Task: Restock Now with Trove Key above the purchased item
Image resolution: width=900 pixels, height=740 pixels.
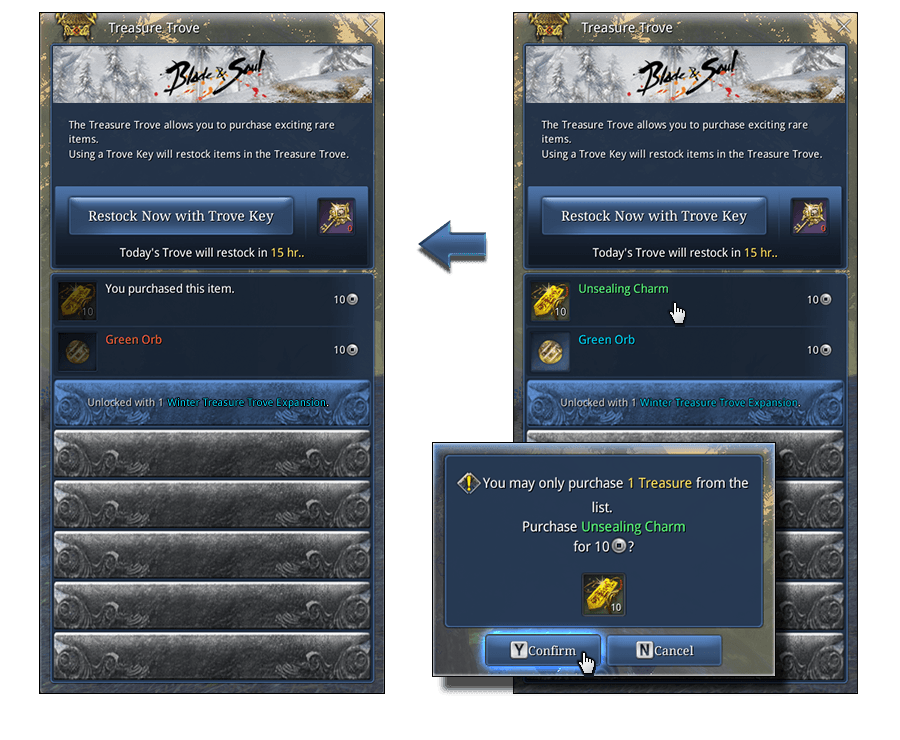Action: (x=180, y=216)
